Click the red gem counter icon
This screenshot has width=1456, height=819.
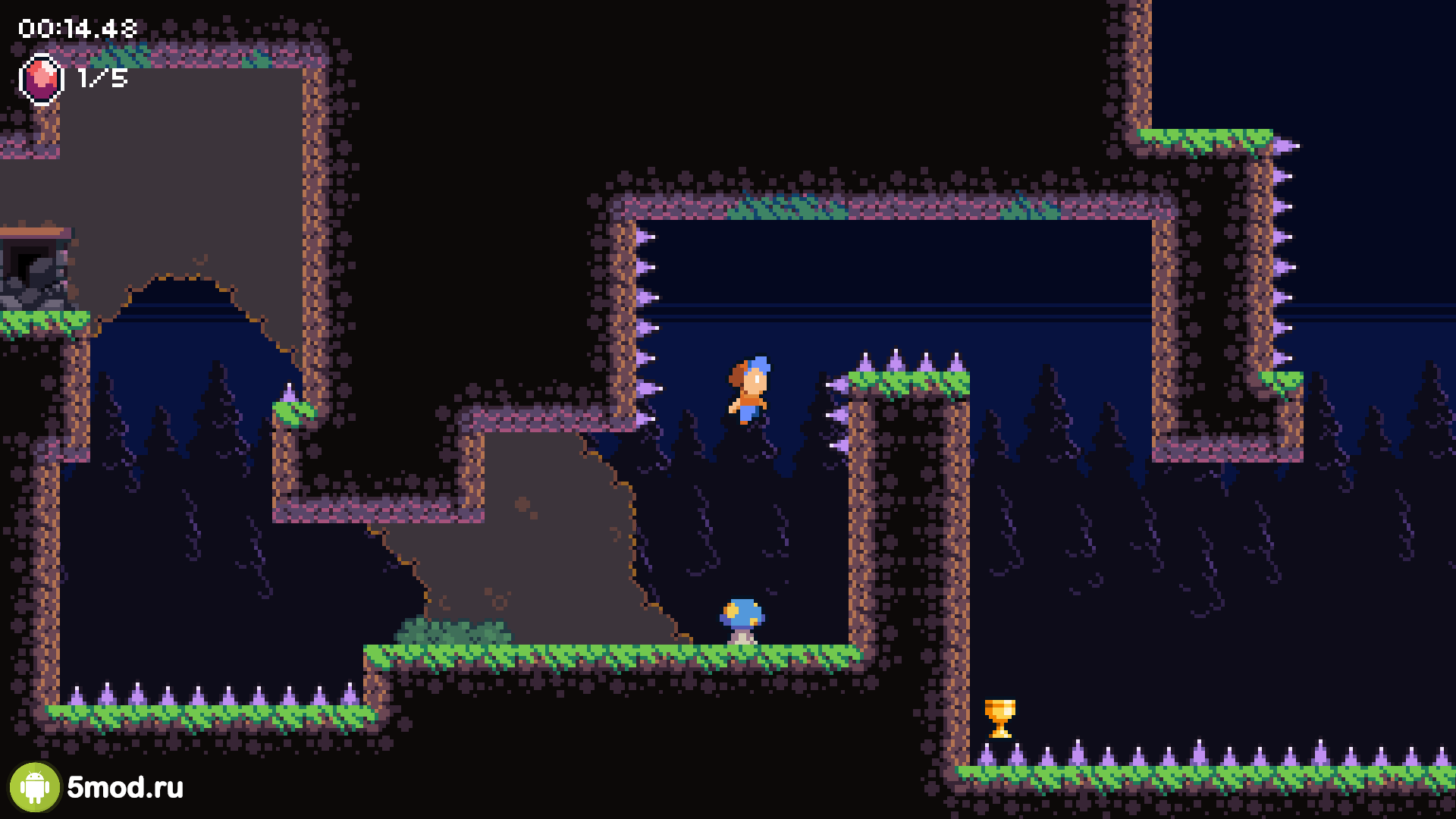[x=41, y=79]
